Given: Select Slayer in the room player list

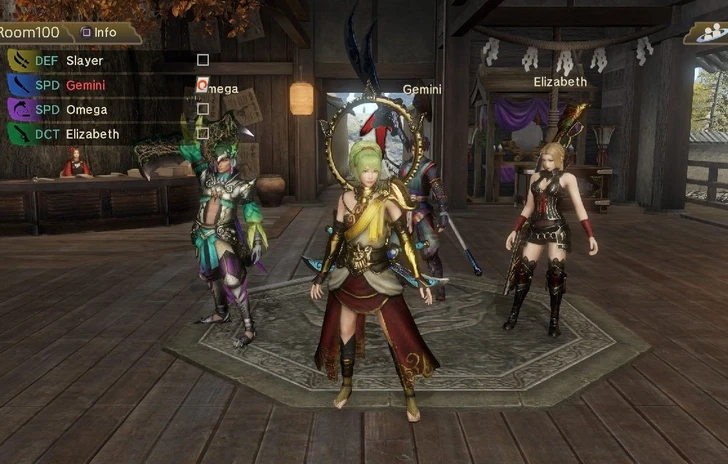Looking at the screenshot, I should (84, 61).
